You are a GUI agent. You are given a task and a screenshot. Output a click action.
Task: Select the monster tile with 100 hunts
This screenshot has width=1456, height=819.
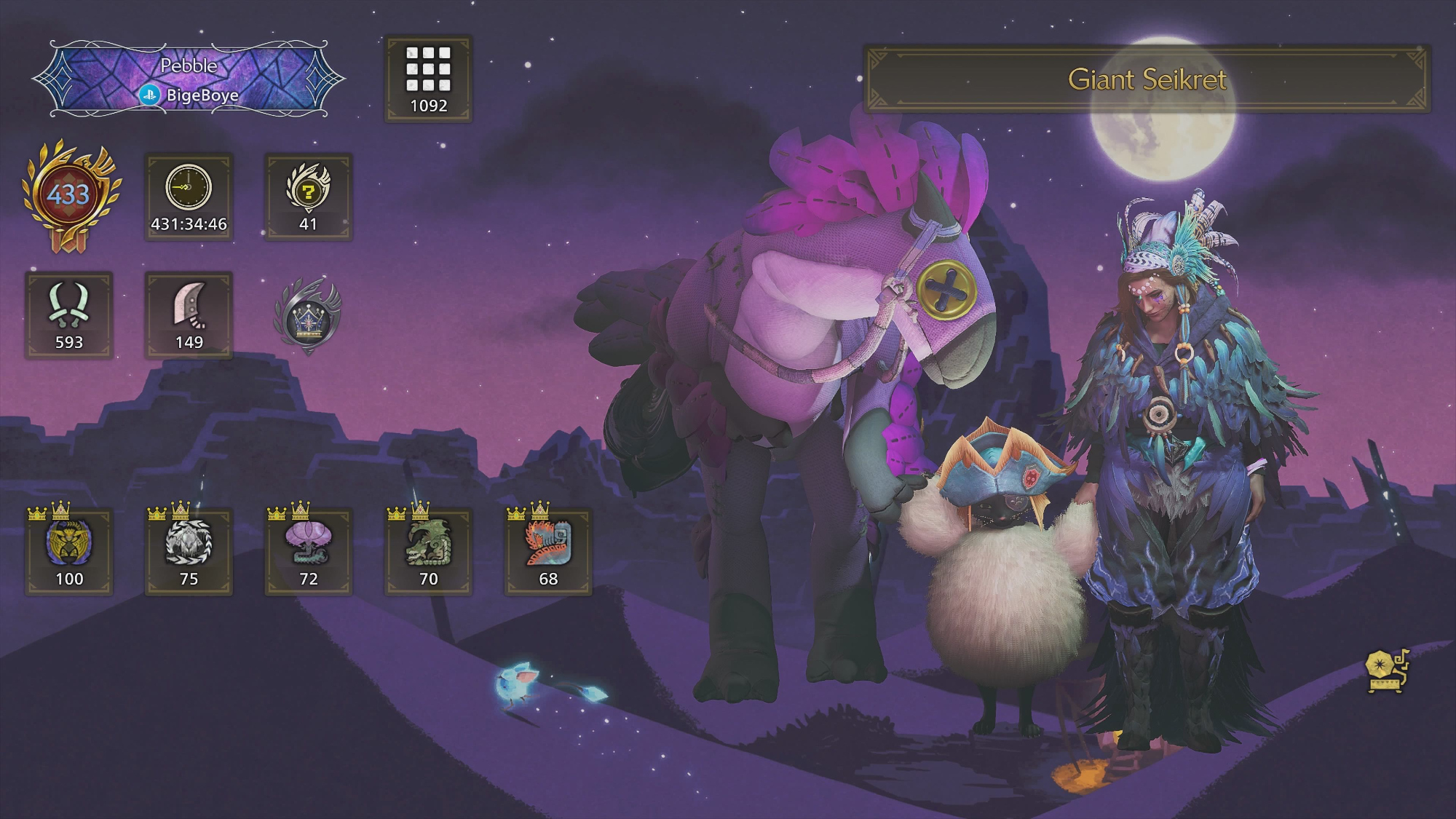coord(69,551)
